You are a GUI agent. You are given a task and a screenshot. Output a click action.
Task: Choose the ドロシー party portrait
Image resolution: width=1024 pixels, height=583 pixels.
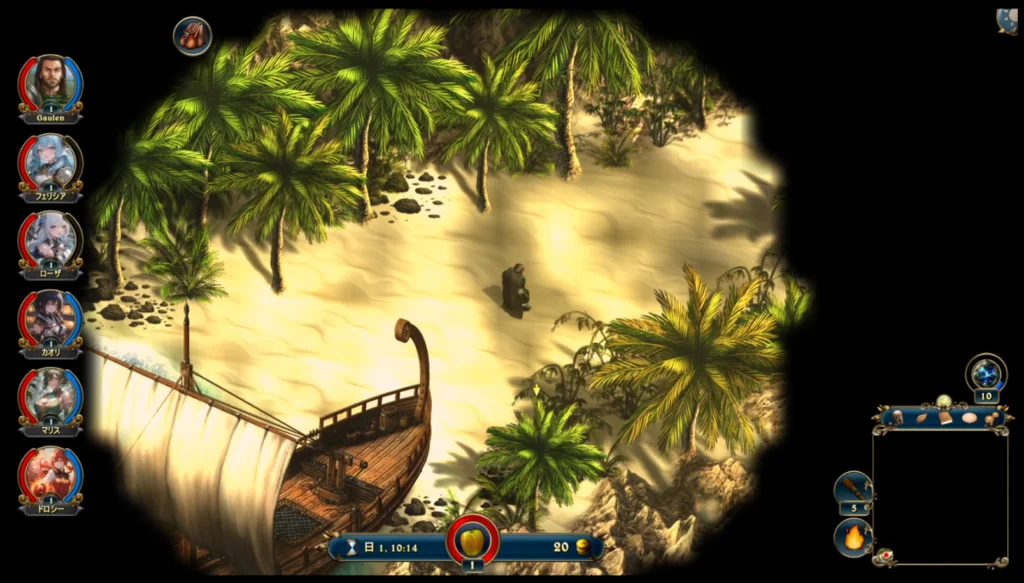pyautogui.click(x=50, y=474)
